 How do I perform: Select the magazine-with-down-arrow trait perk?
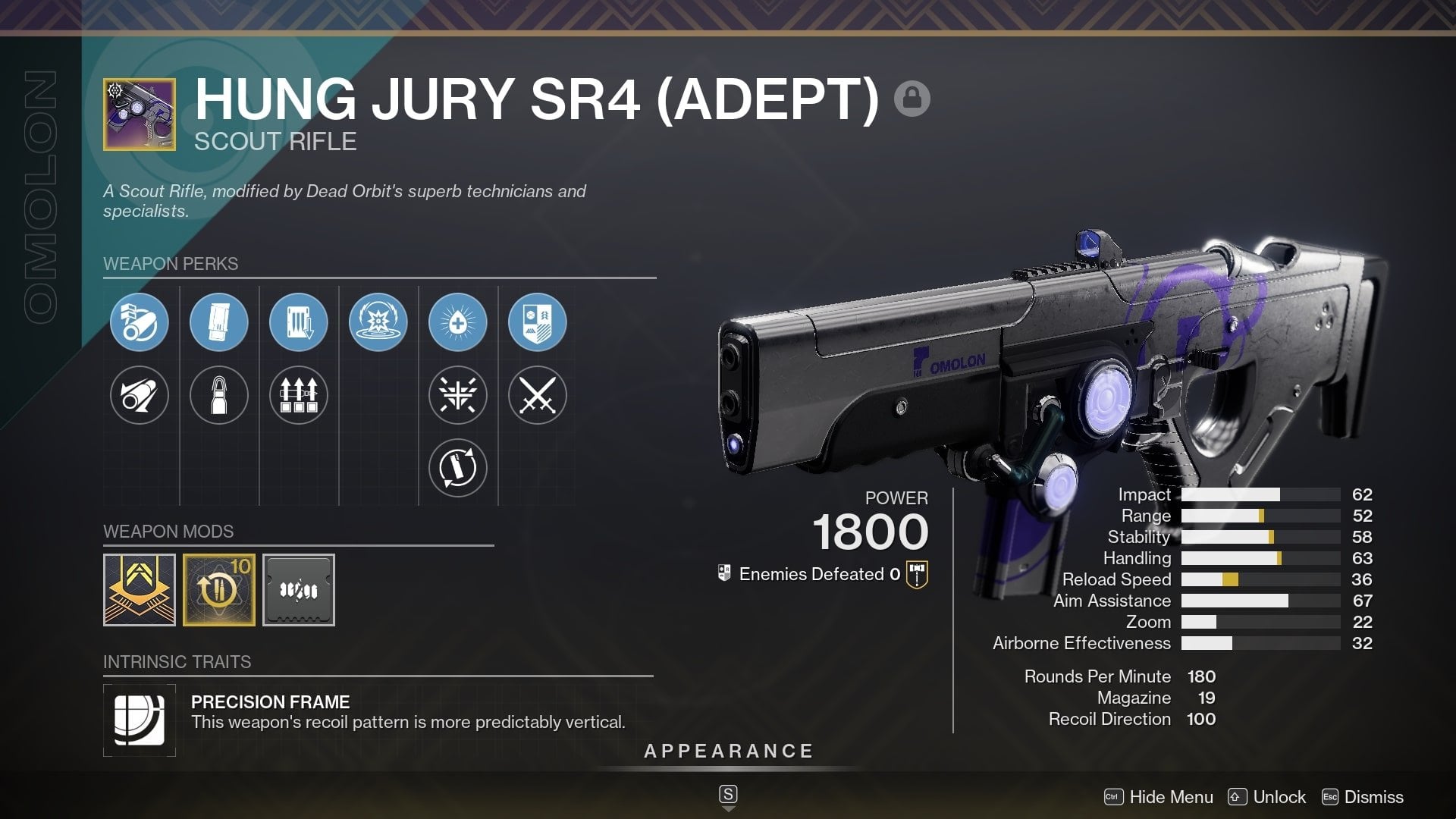tap(299, 322)
